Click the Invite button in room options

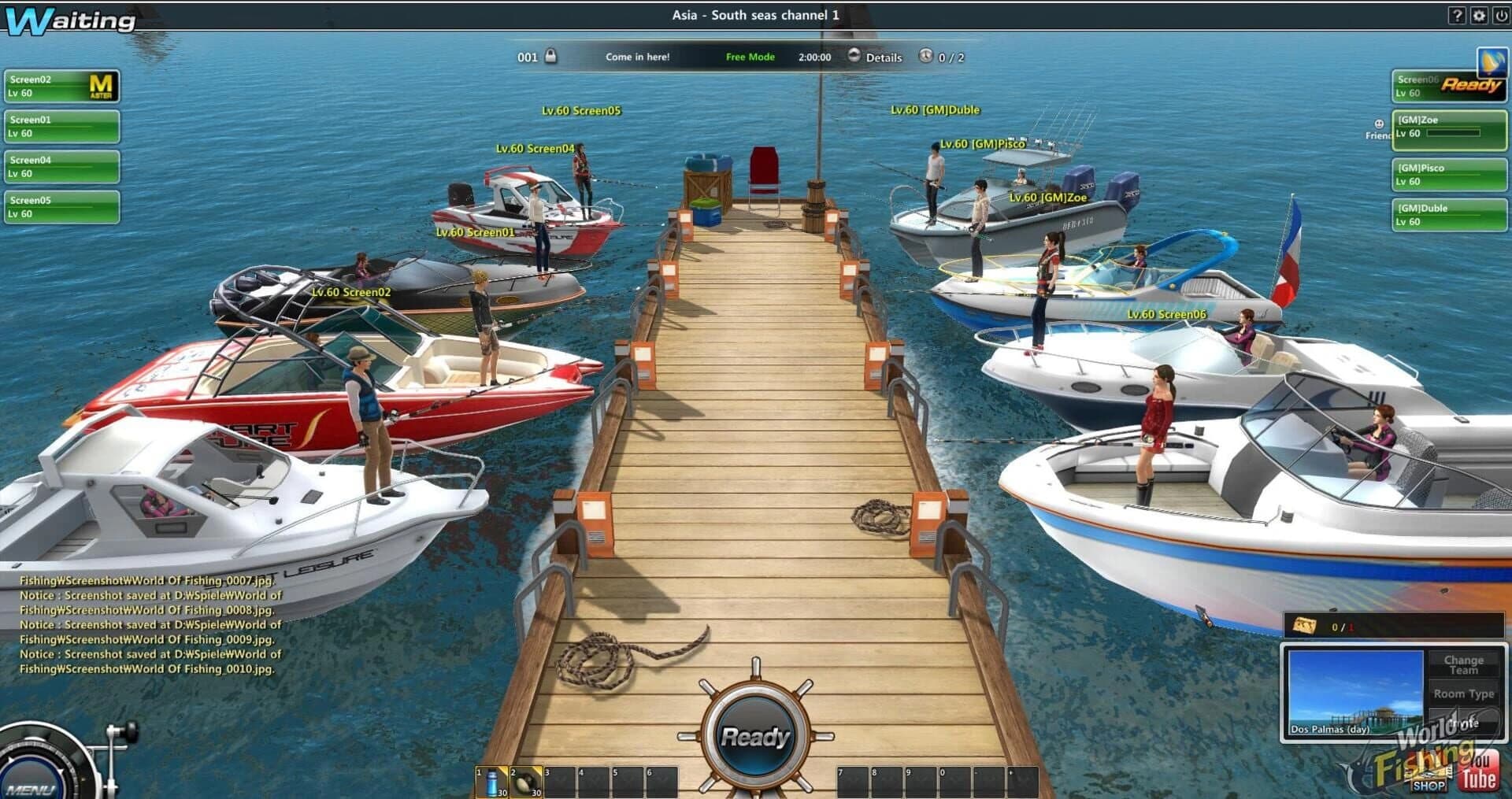[1463, 723]
